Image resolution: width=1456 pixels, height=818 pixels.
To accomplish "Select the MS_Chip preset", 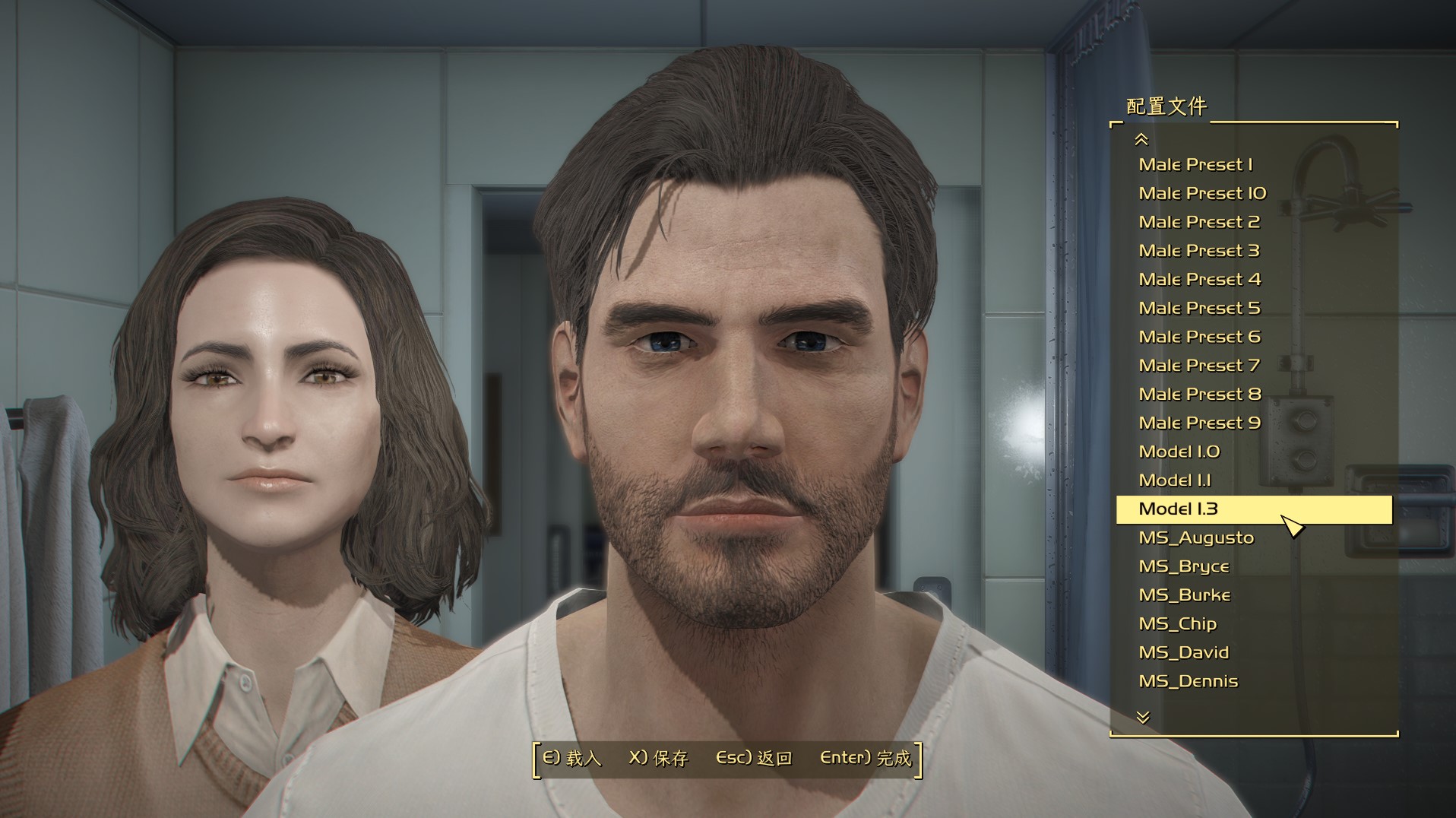I will 1177,624.
